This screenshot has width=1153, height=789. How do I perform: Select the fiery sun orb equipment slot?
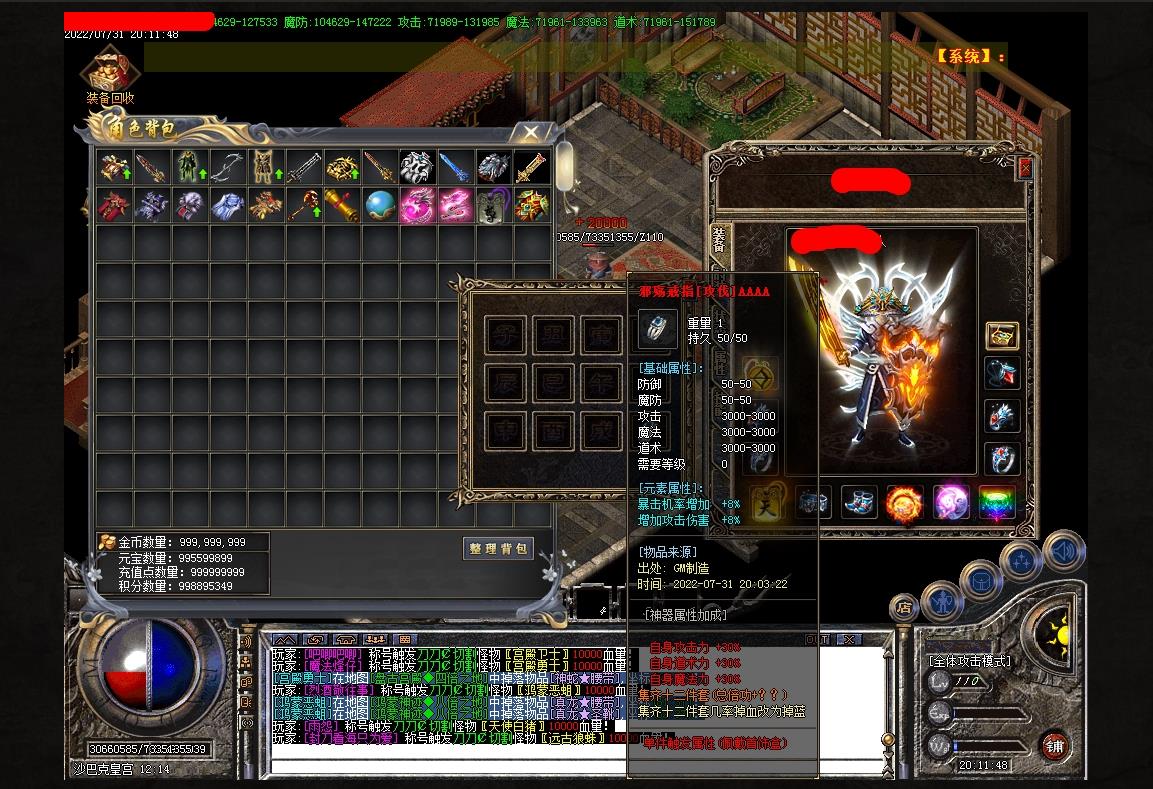904,502
